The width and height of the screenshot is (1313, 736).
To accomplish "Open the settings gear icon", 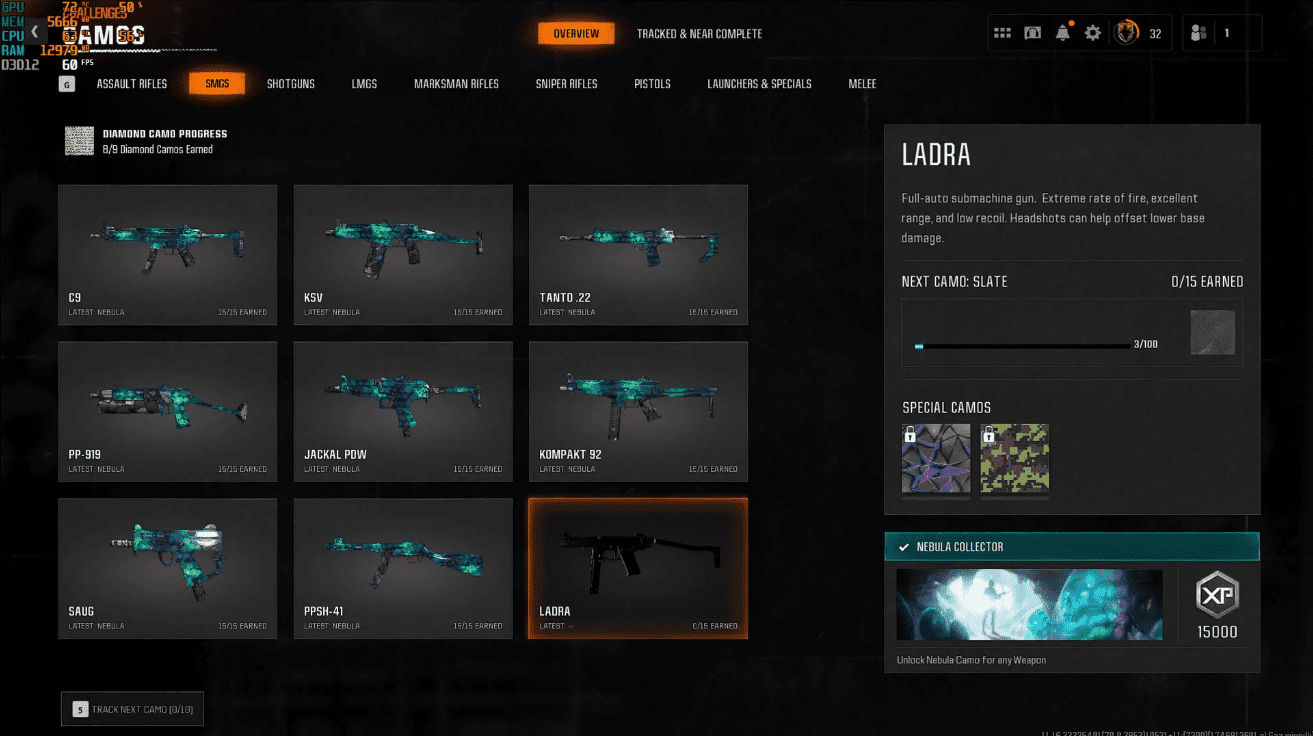I will [x=1093, y=33].
